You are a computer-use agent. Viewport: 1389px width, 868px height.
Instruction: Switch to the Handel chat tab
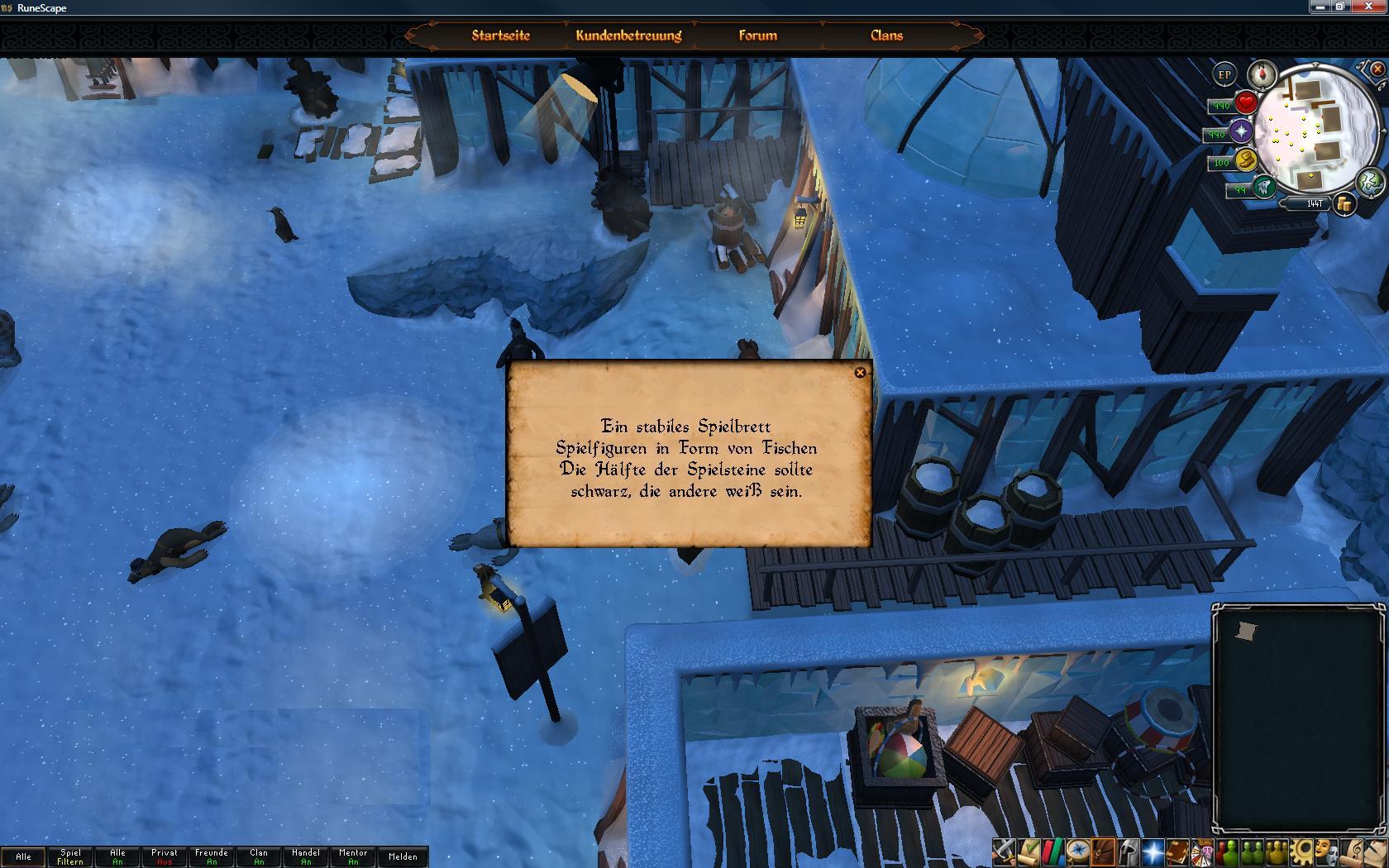pos(306,856)
